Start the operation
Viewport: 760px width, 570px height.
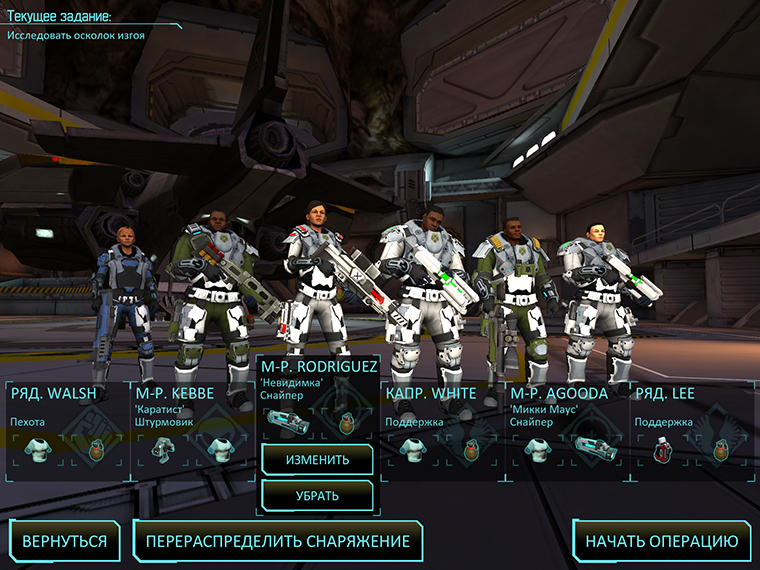pos(661,541)
